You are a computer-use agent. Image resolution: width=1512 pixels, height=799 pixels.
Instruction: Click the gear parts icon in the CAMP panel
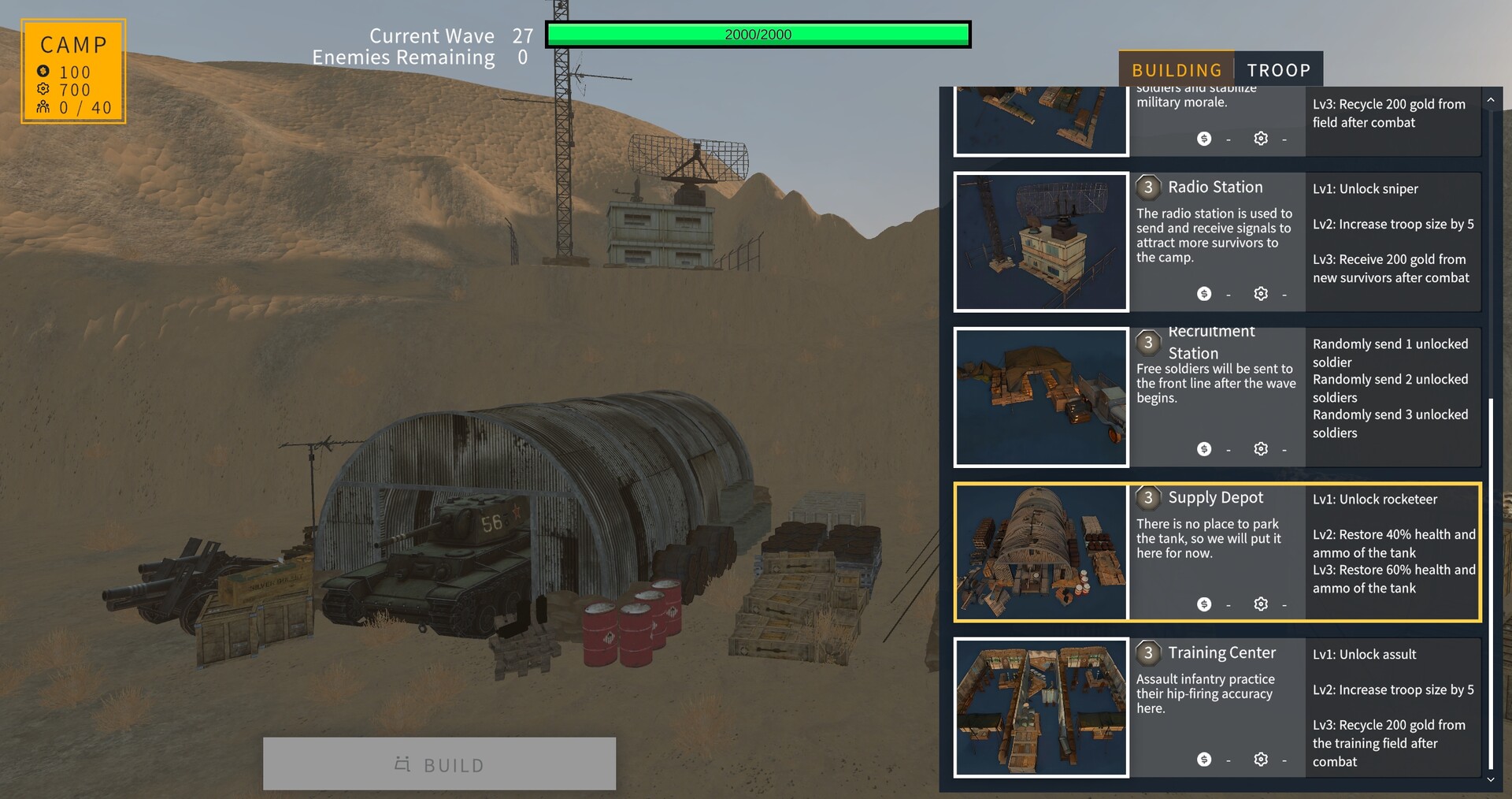(45, 90)
